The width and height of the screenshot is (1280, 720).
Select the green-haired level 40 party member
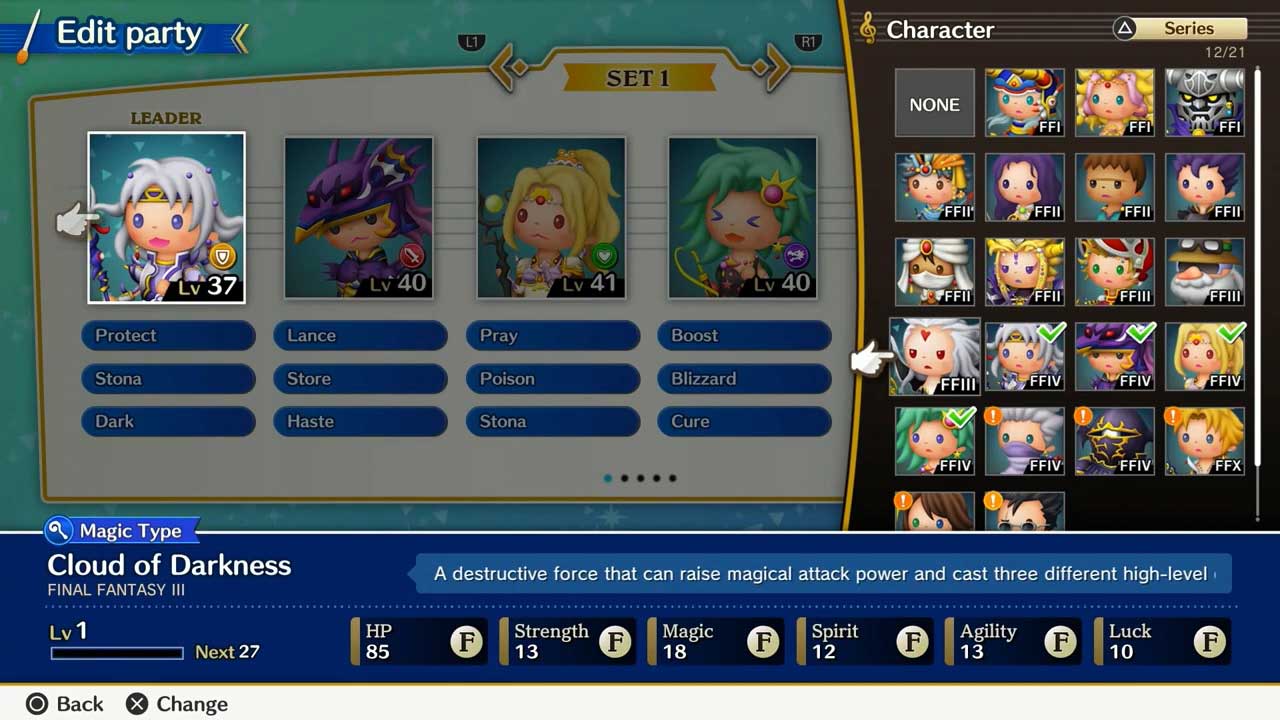742,217
